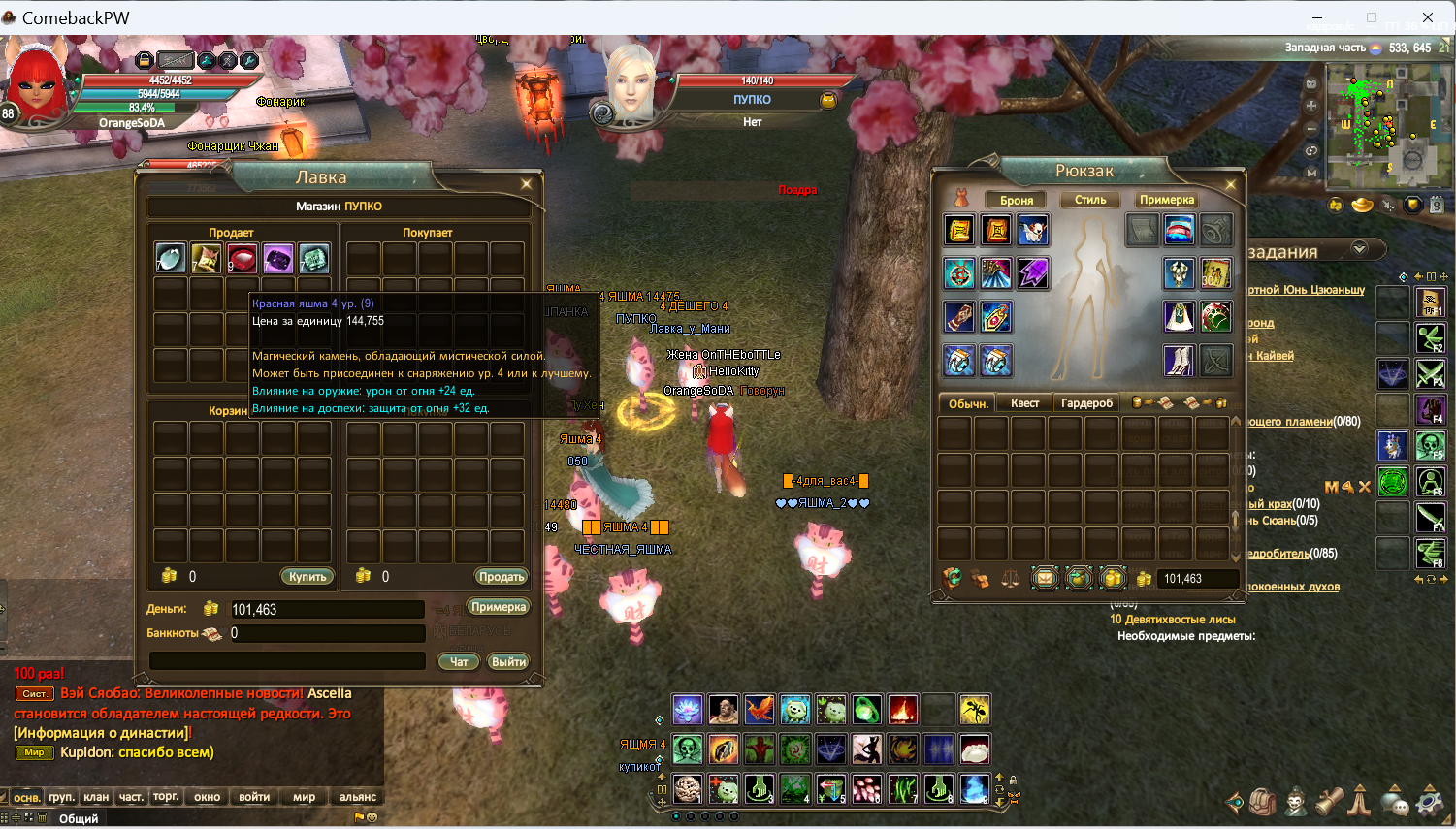Screen dimensions: 1456x829
Task: Show the Гардероб tab
Action: tap(1086, 403)
